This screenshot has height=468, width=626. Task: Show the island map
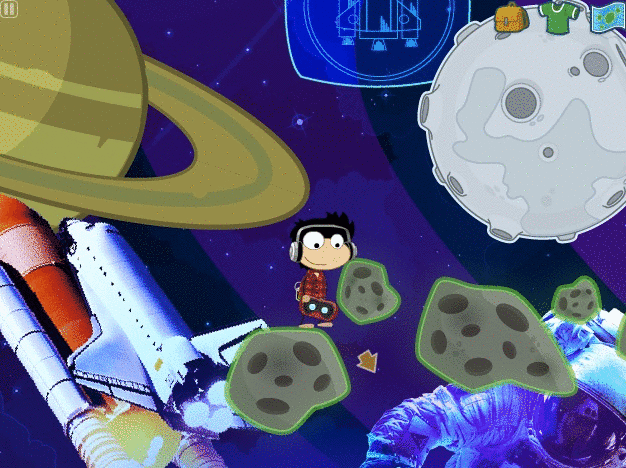pos(605,18)
